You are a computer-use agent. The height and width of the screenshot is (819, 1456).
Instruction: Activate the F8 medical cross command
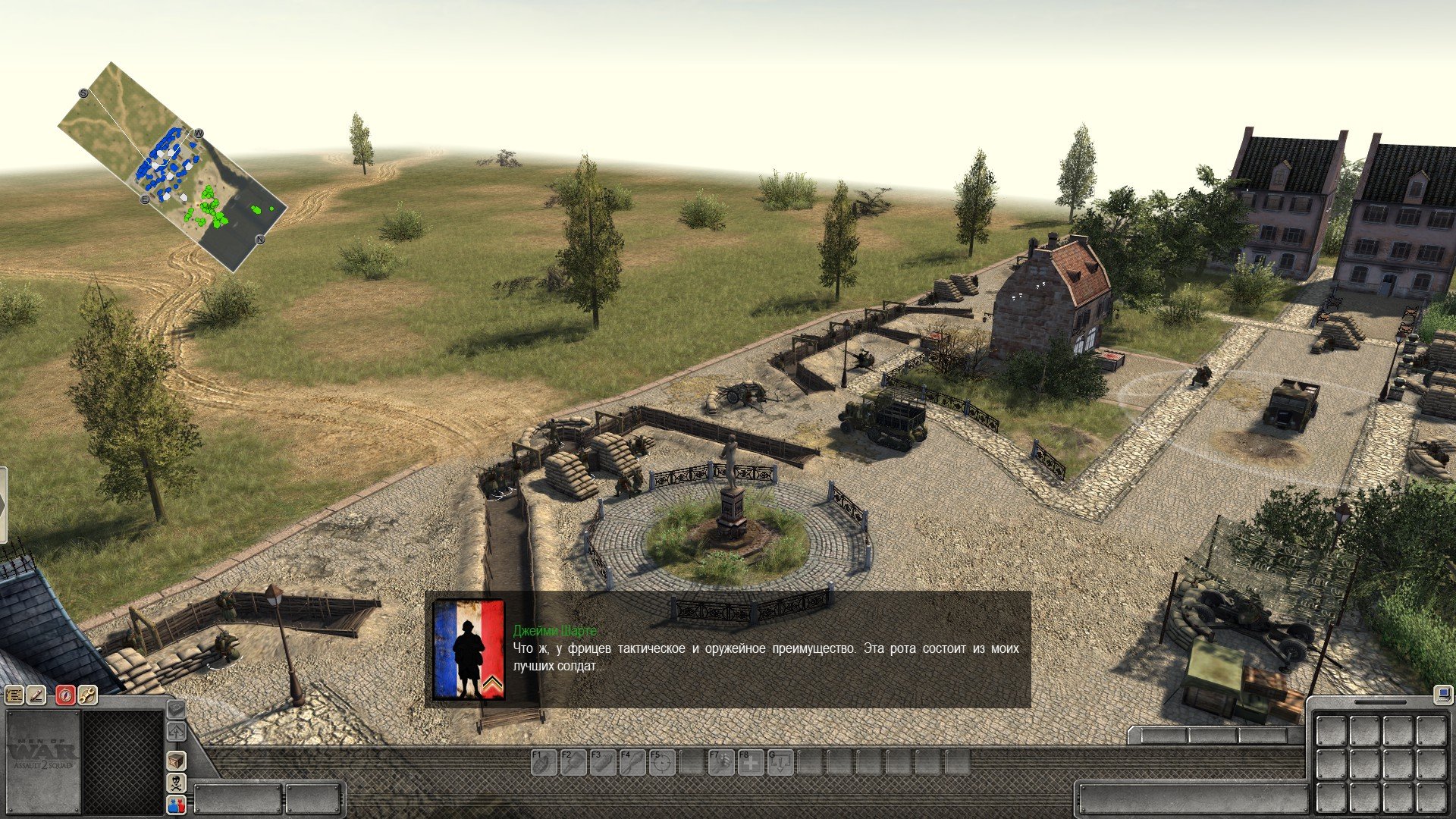[751, 762]
